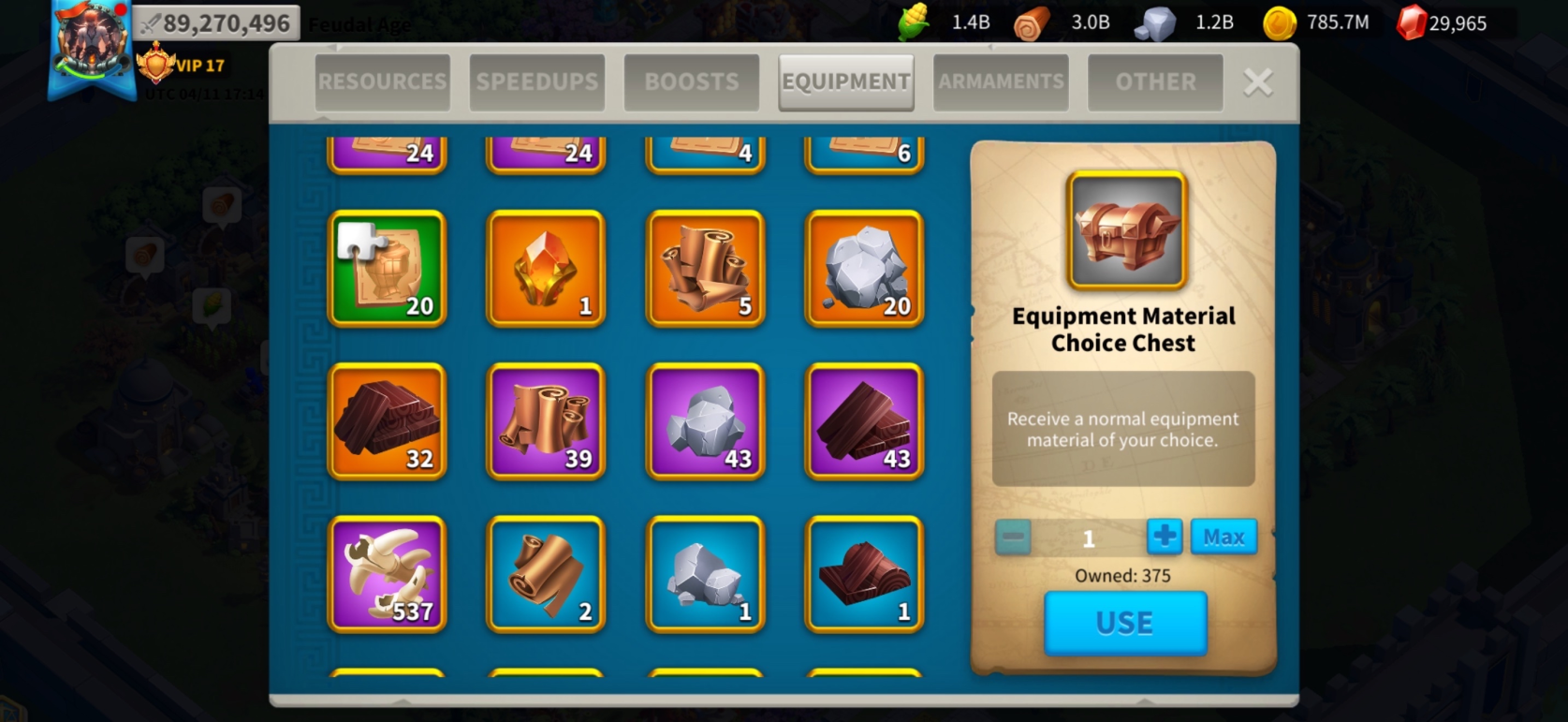Show the Boosts tab
The height and width of the screenshot is (722, 1568).
[691, 82]
